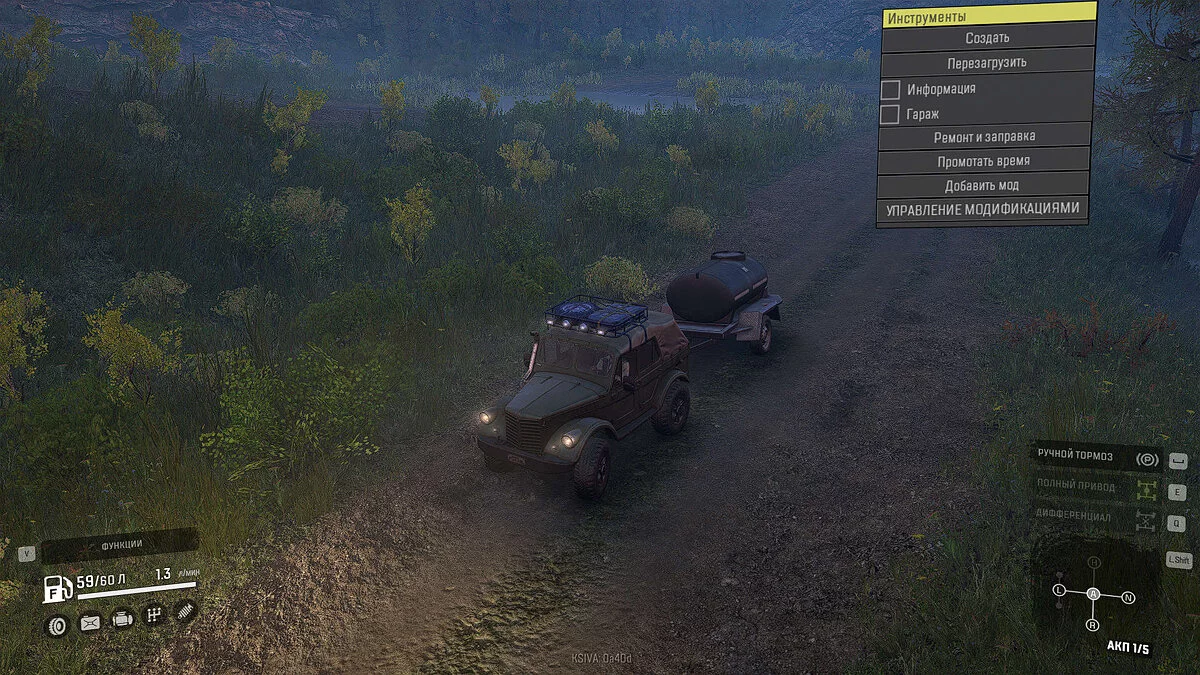Select the R reverse gear node
Screen dimensions: 1200x675
[1092, 625]
